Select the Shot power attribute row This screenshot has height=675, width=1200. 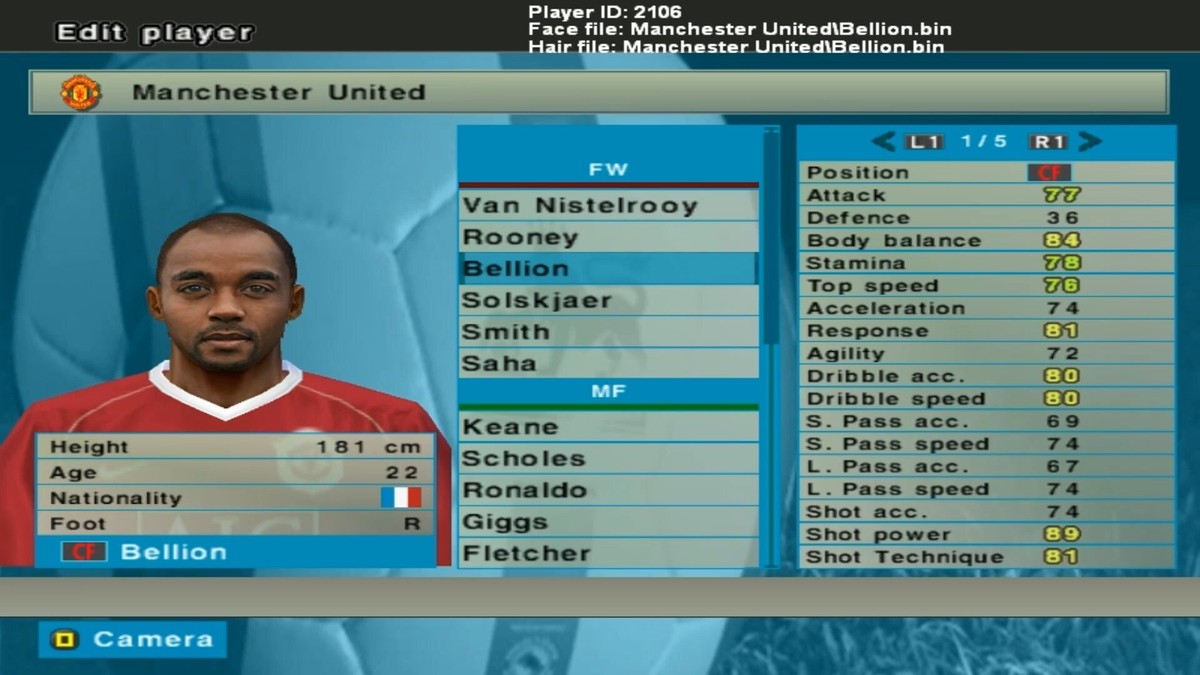tap(986, 534)
